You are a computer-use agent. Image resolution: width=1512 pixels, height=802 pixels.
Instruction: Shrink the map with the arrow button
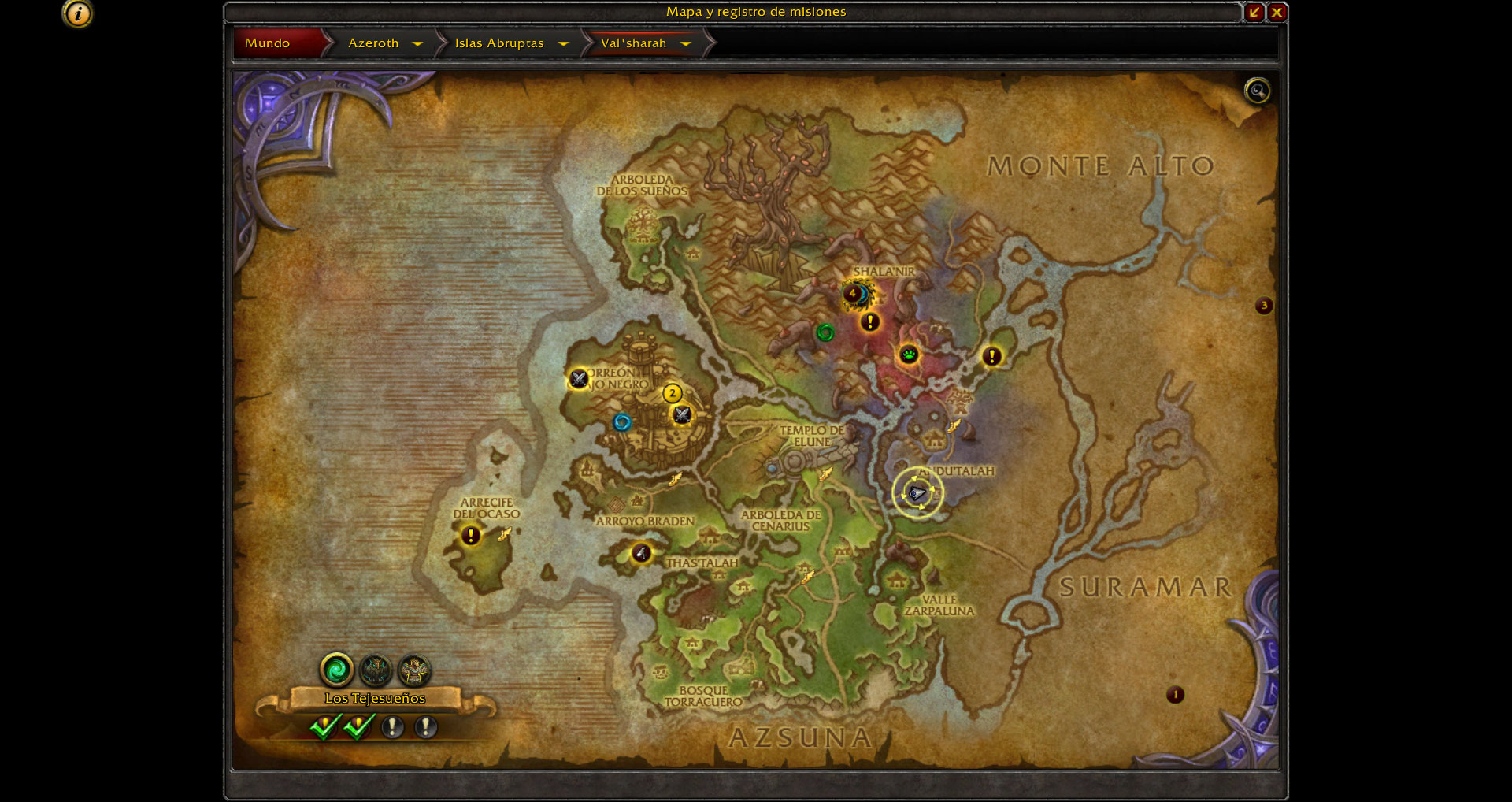pos(1254,12)
